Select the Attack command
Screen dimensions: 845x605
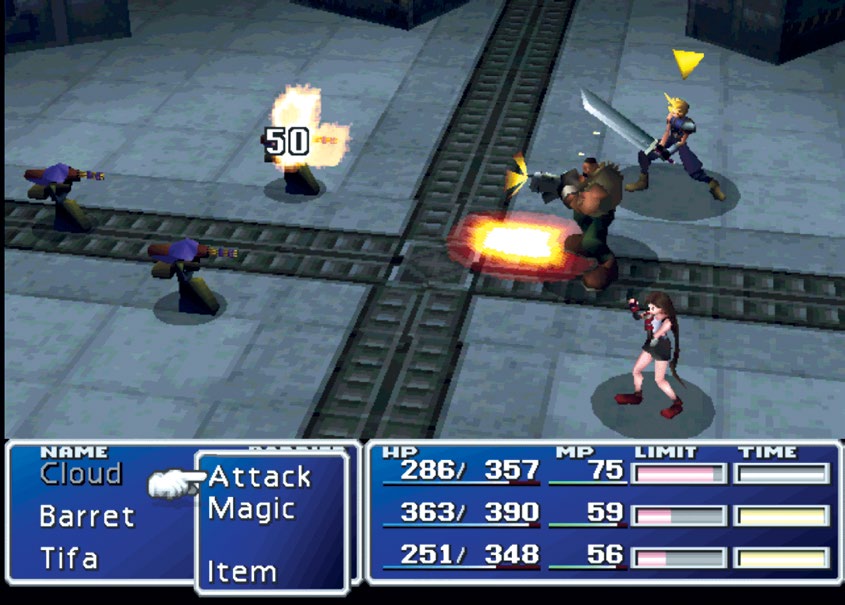(260, 477)
